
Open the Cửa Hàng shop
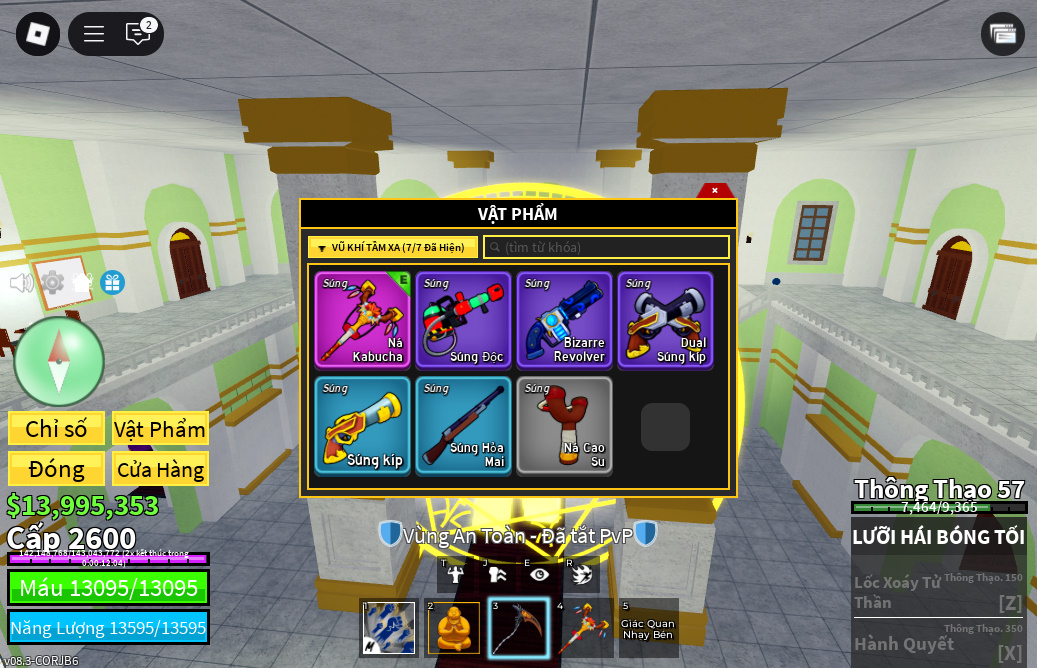coord(160,469)
